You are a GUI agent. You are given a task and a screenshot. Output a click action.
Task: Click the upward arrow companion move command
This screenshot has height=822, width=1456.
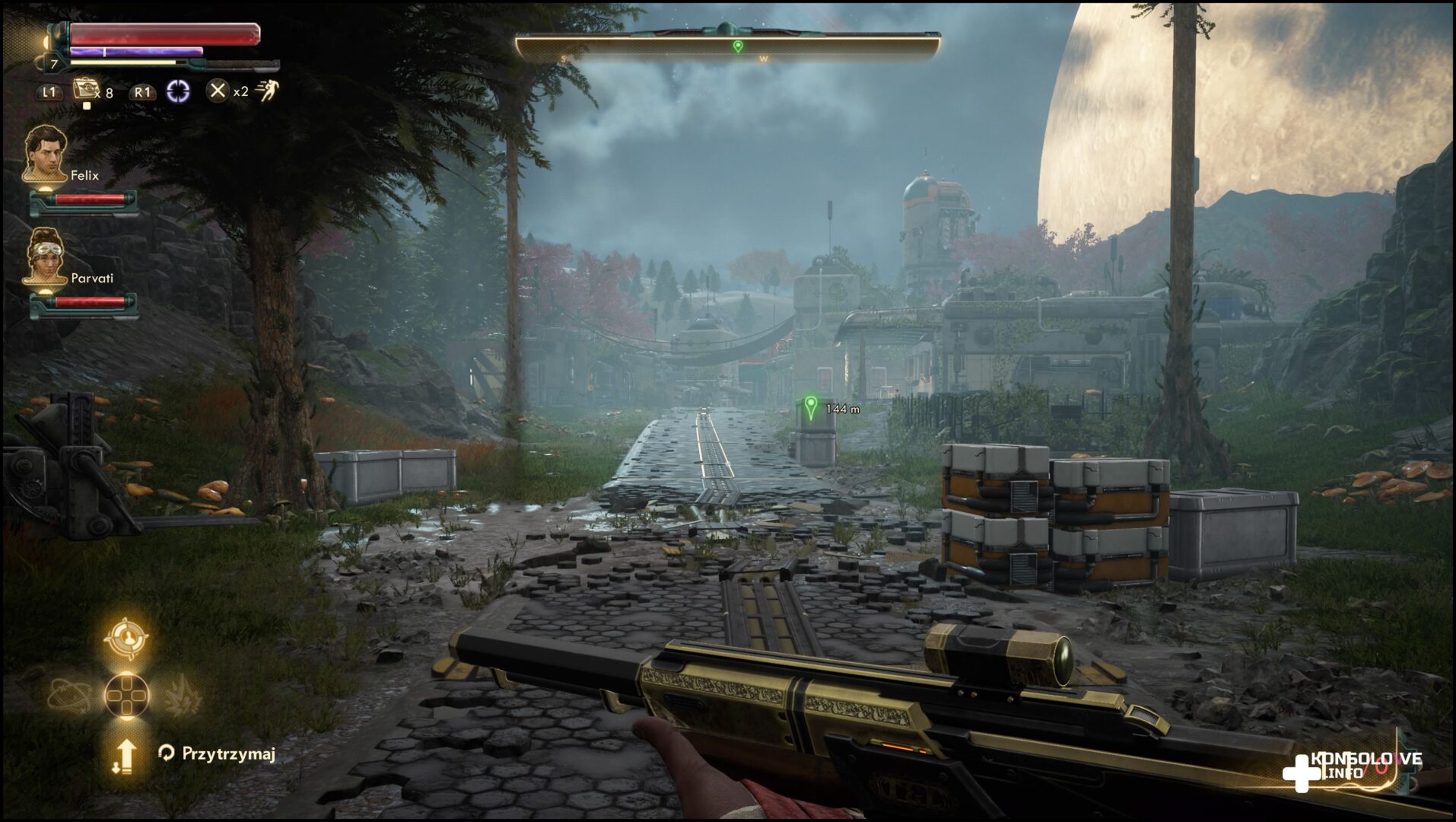125,756
